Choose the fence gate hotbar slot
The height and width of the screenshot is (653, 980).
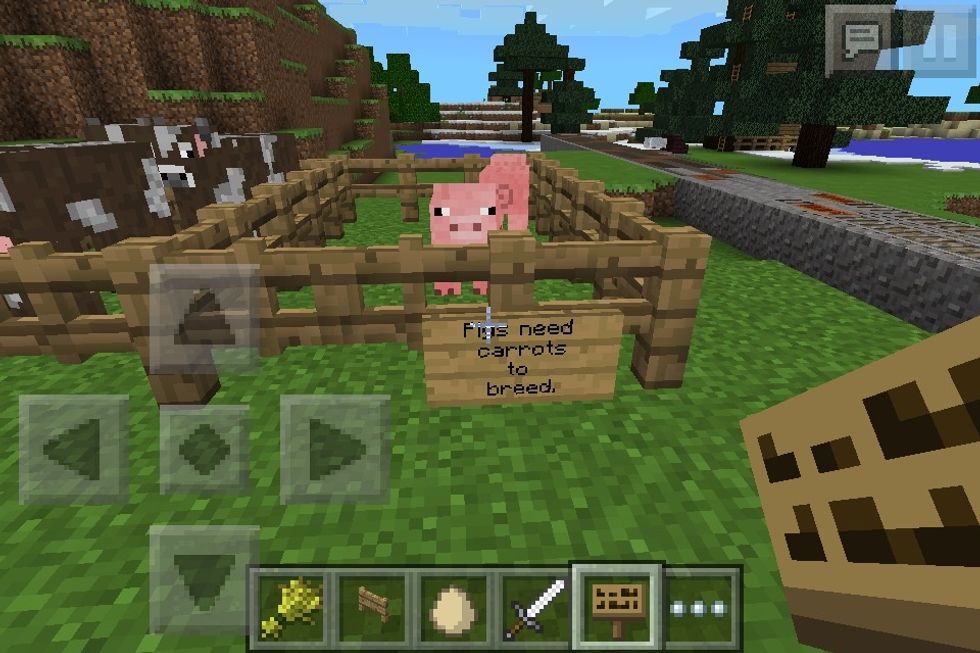pos(372,606)
